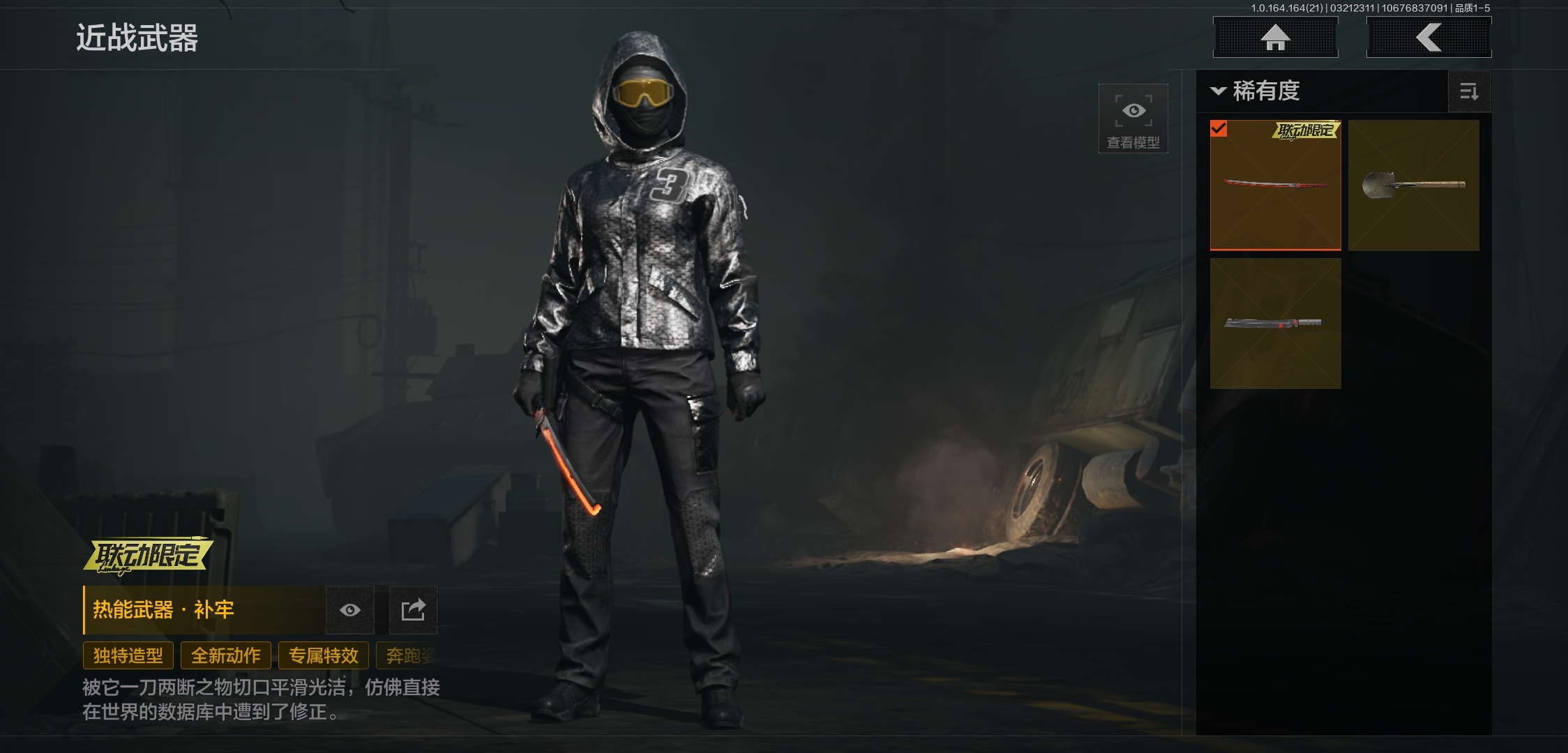Open the 稀有度 sort dropdown

[x=1257, y=91]
